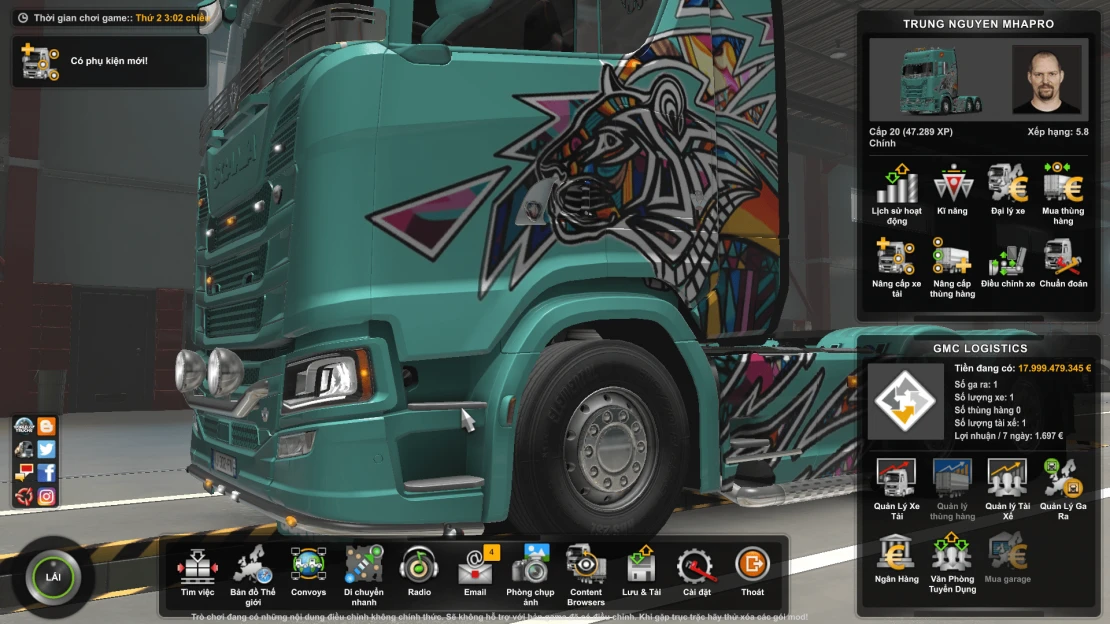Open the Ngân Hàng bank
Viewport: 1110px width, 624px height.
[896, 556]
